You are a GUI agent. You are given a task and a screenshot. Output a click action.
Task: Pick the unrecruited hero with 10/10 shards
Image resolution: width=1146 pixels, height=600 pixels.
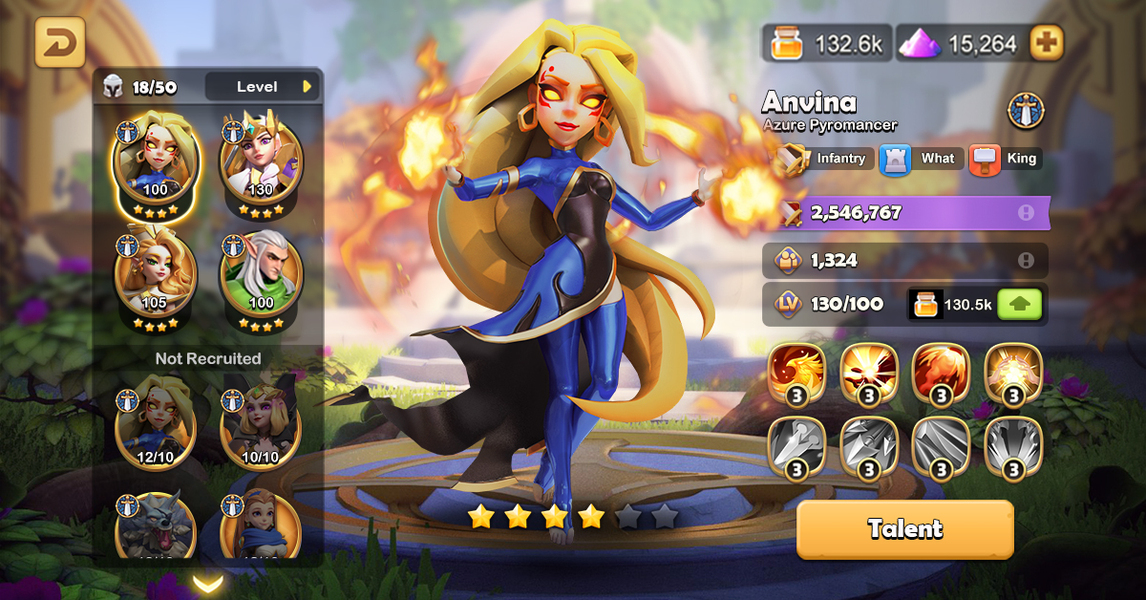click(x=260, y=422)
